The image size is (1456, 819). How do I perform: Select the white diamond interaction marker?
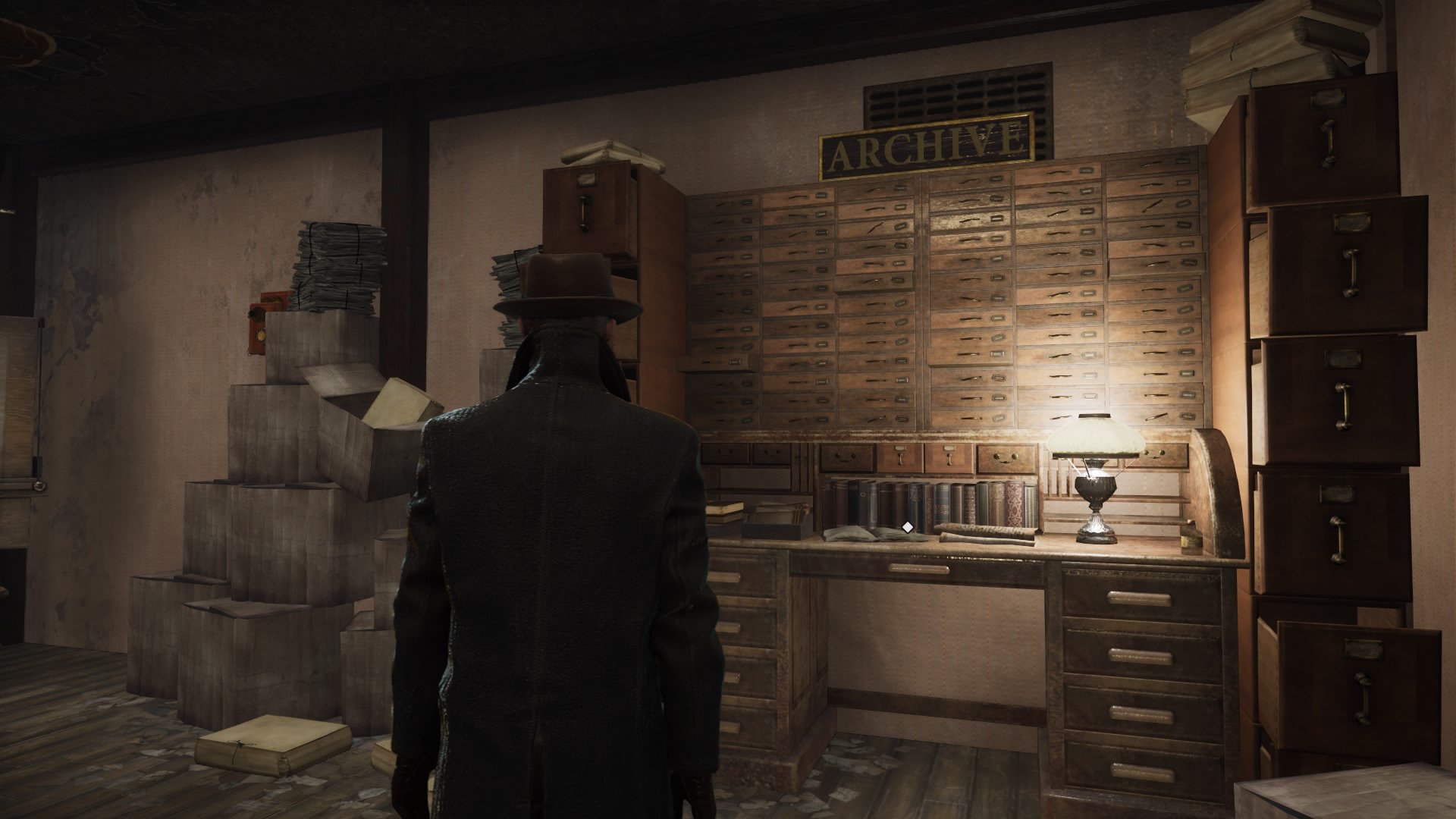907,526
